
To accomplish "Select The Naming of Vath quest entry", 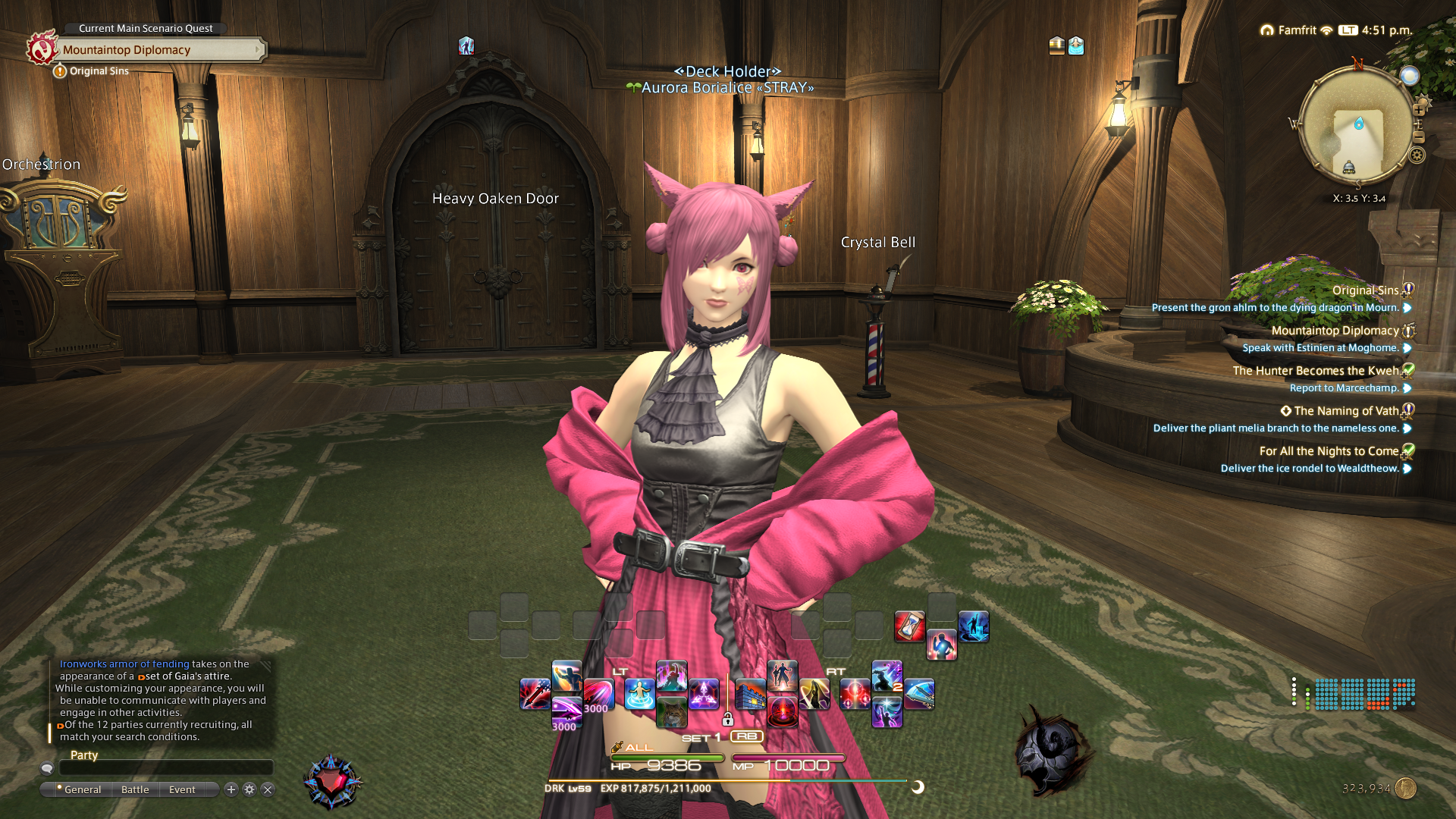I will tap(1345, 411).
